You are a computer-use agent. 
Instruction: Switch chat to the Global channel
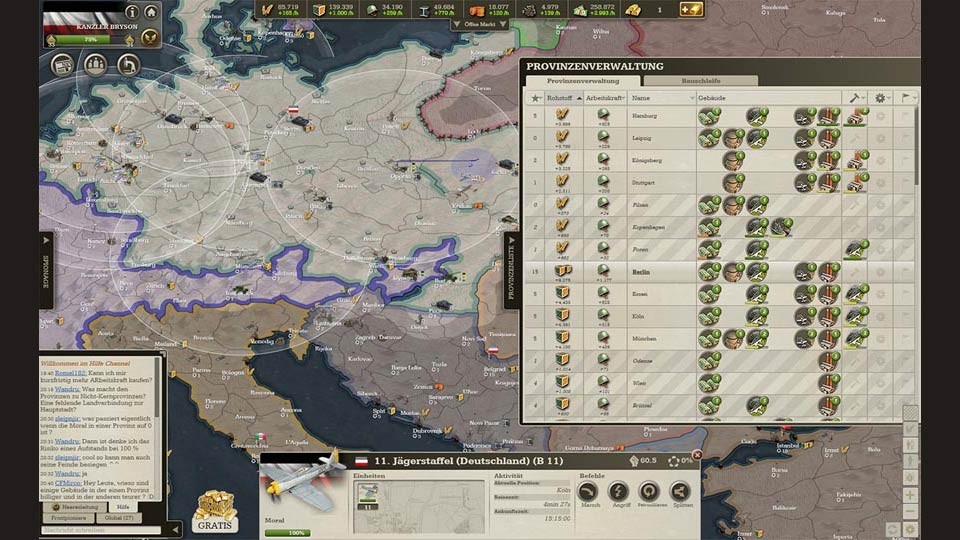(x=120, y=518)
